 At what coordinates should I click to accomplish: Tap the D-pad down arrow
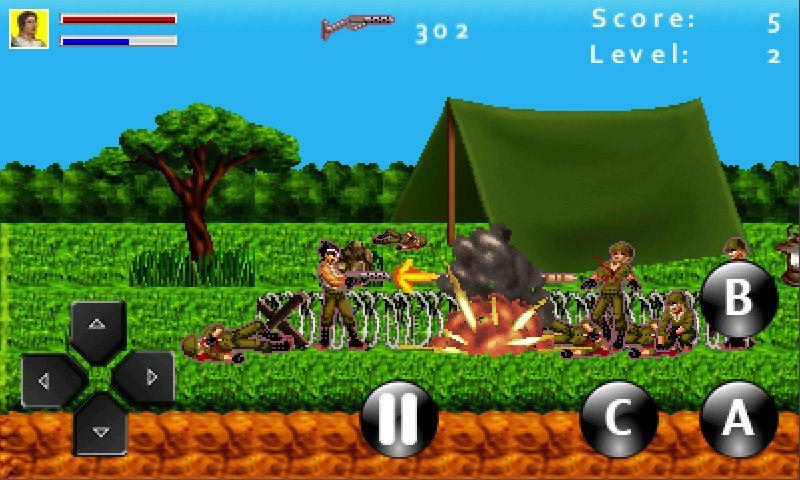point(97,428)
